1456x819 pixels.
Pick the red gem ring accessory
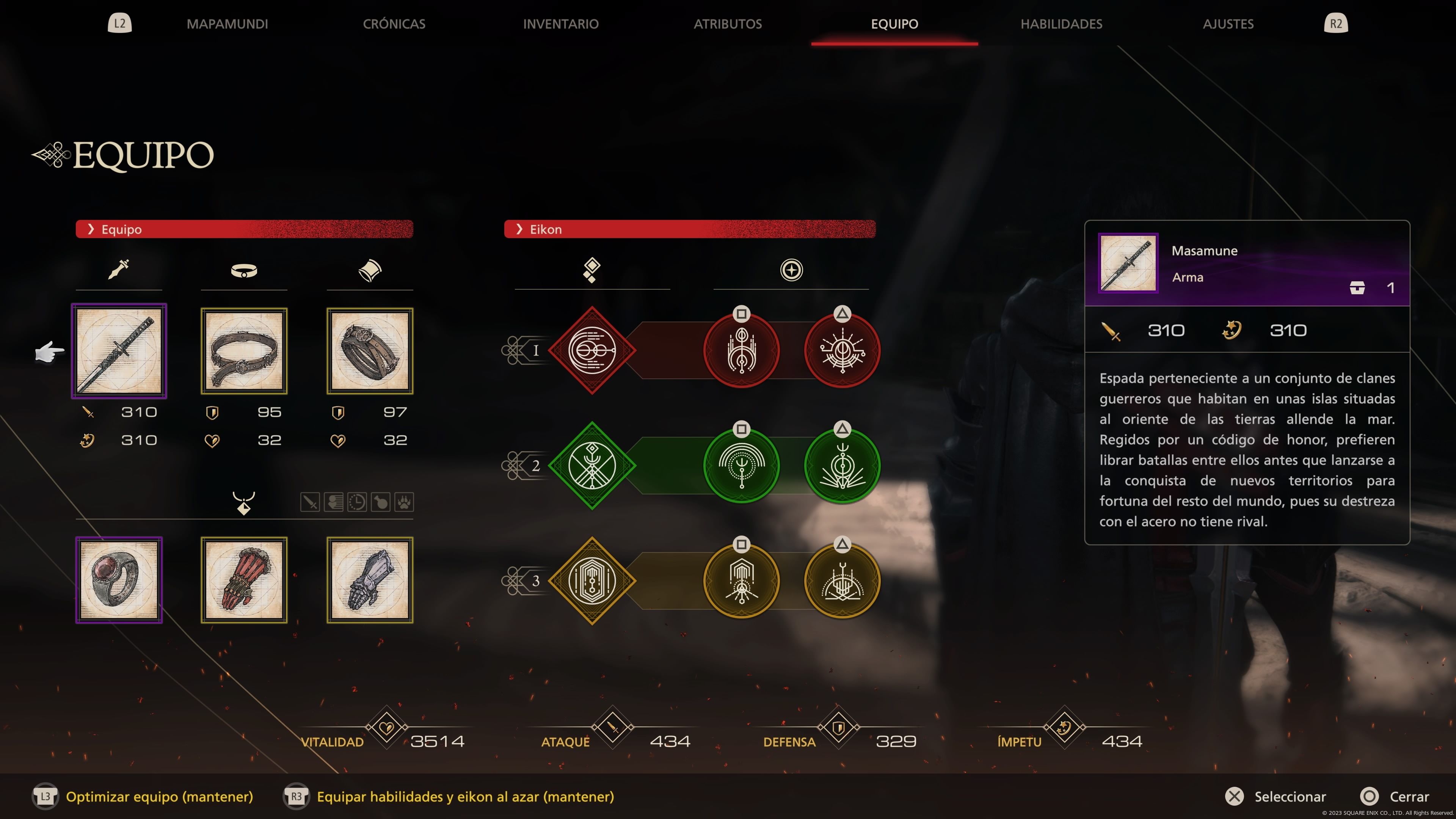119,580
